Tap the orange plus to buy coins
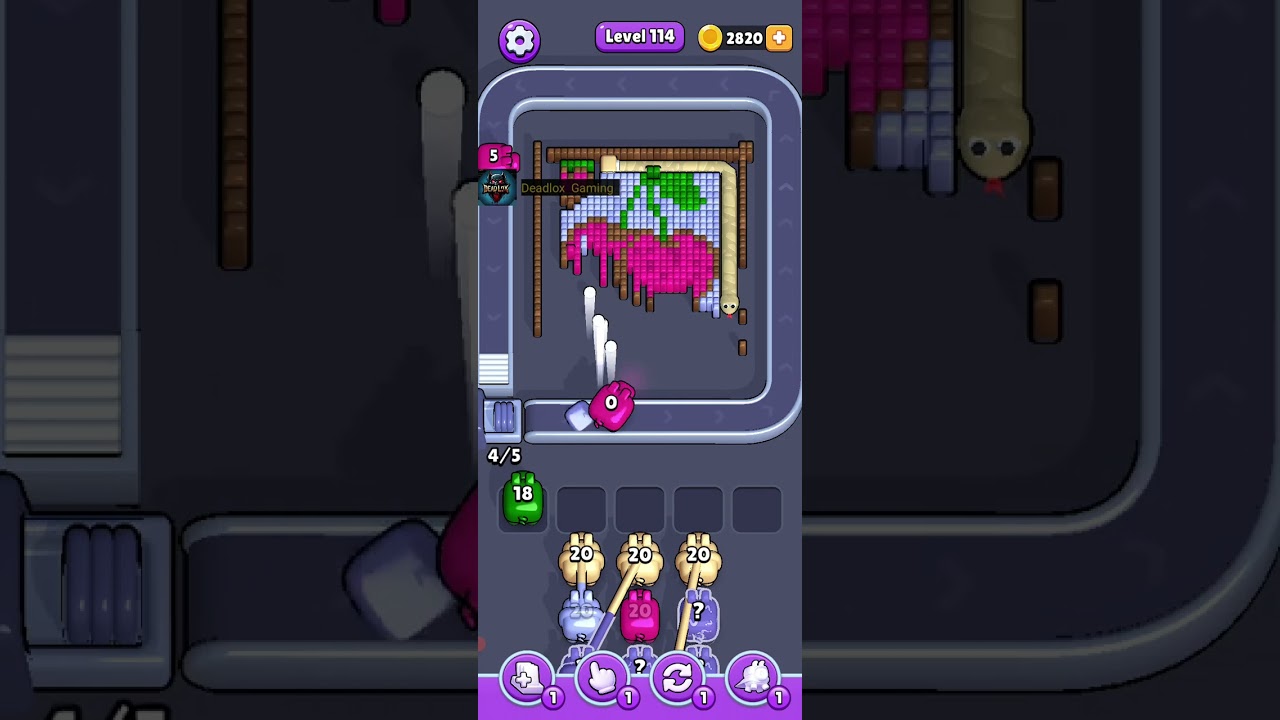 click(779, 38)
